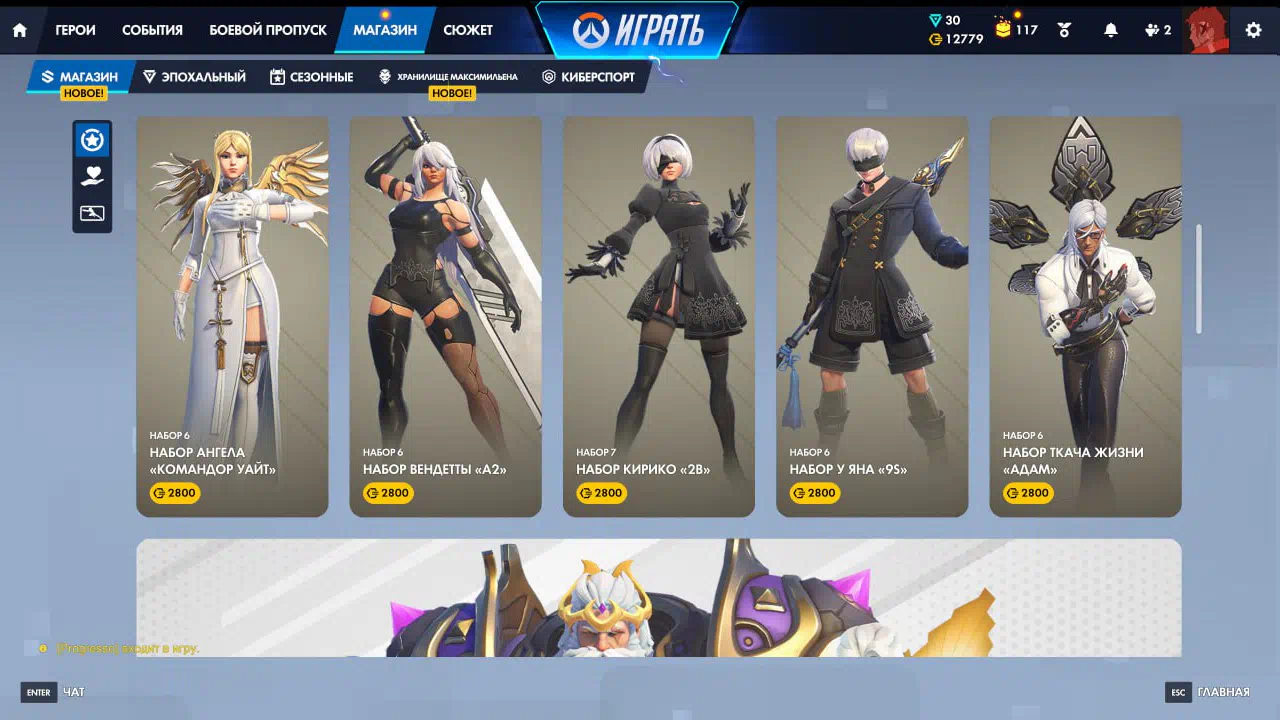Click the player profile avatar

pyautogui.click(x=1205, y=30)
